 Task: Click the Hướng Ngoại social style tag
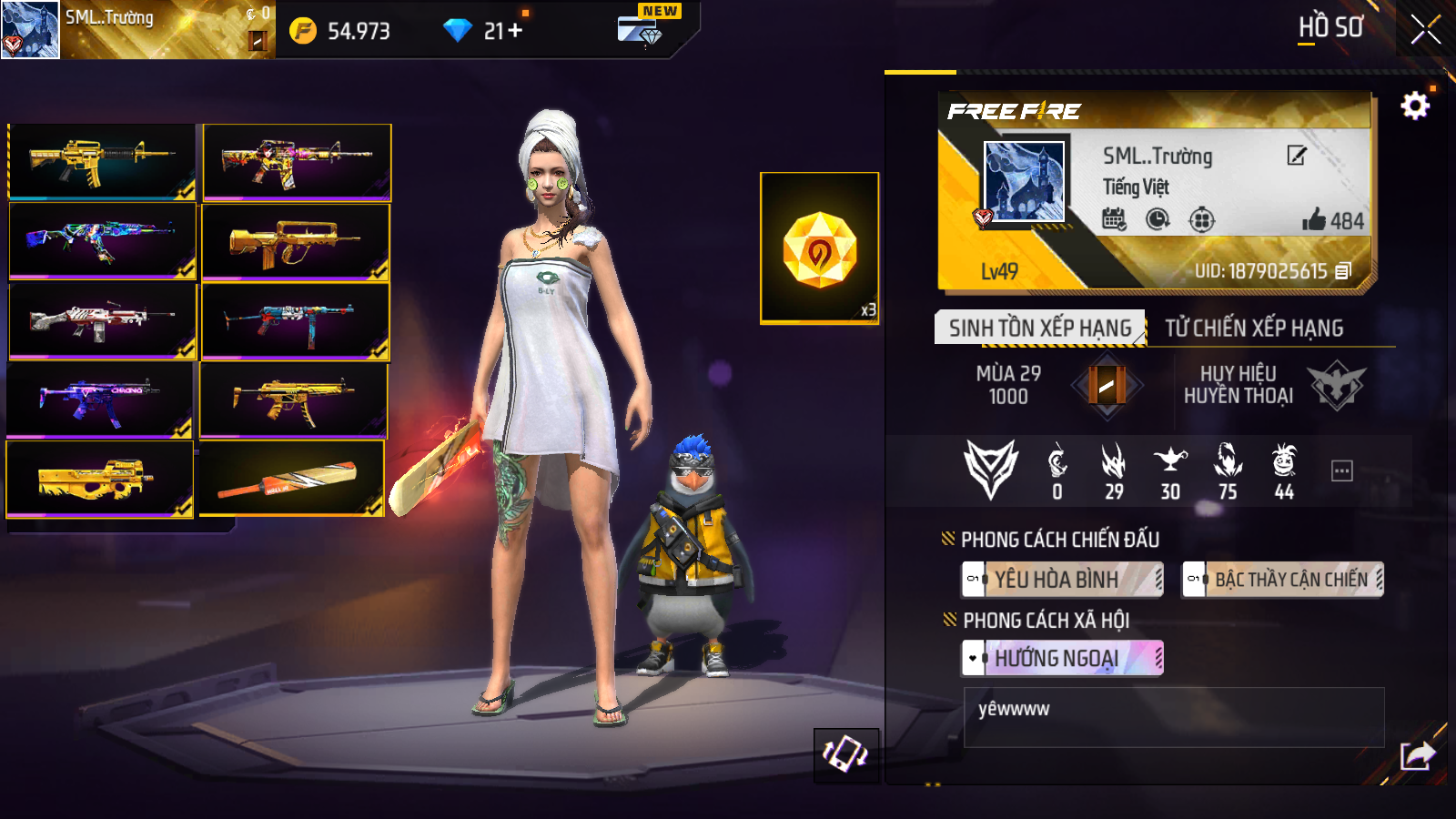coord(1062,658)
